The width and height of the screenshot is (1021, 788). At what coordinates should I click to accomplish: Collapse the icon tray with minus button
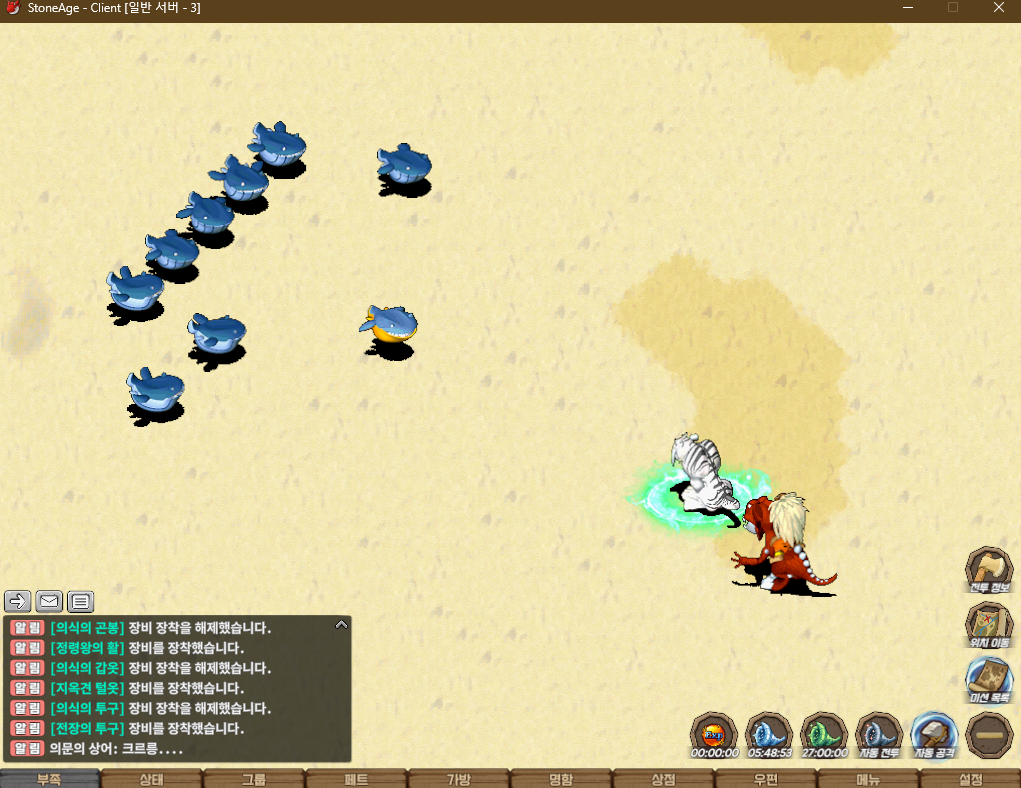coord(989,735)
